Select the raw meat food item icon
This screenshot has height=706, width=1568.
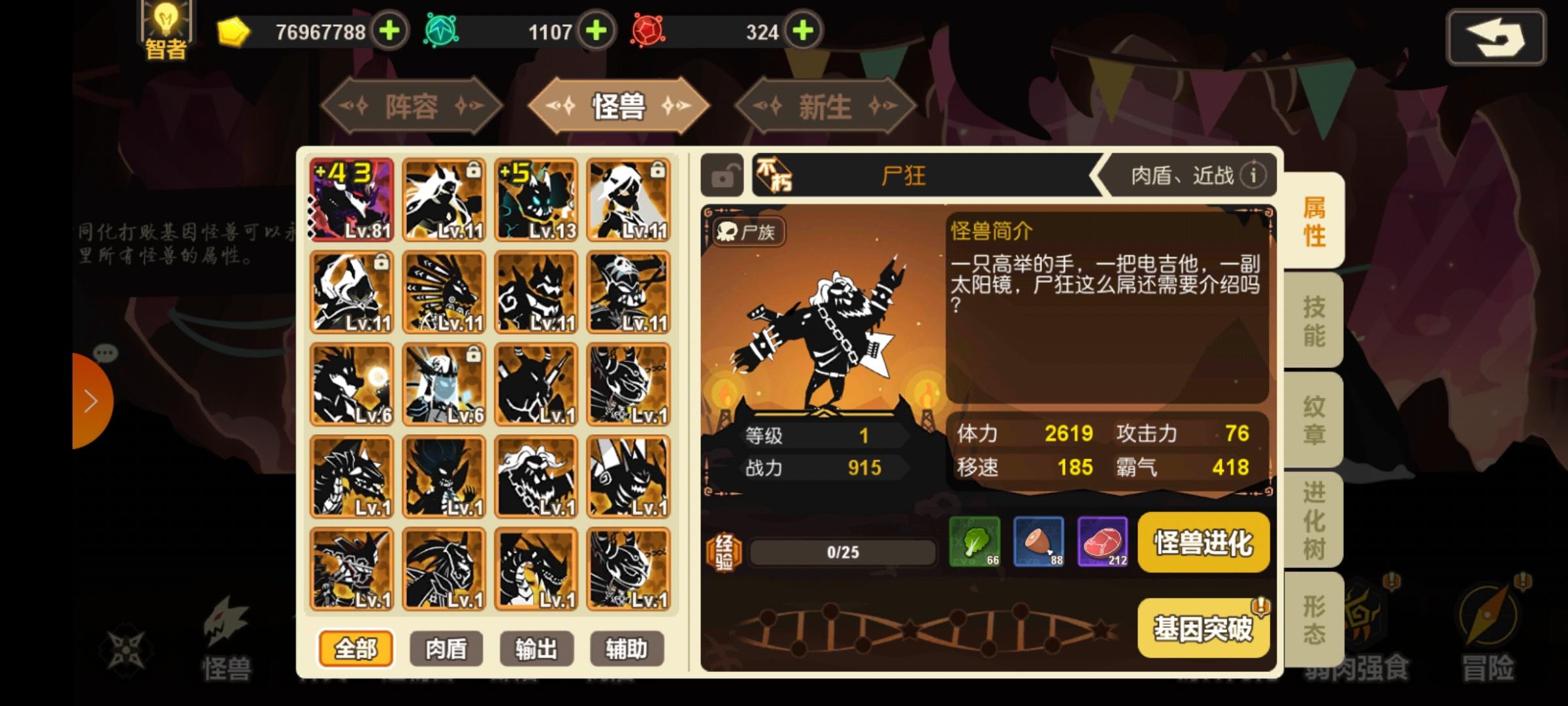tap(1103, 543)
